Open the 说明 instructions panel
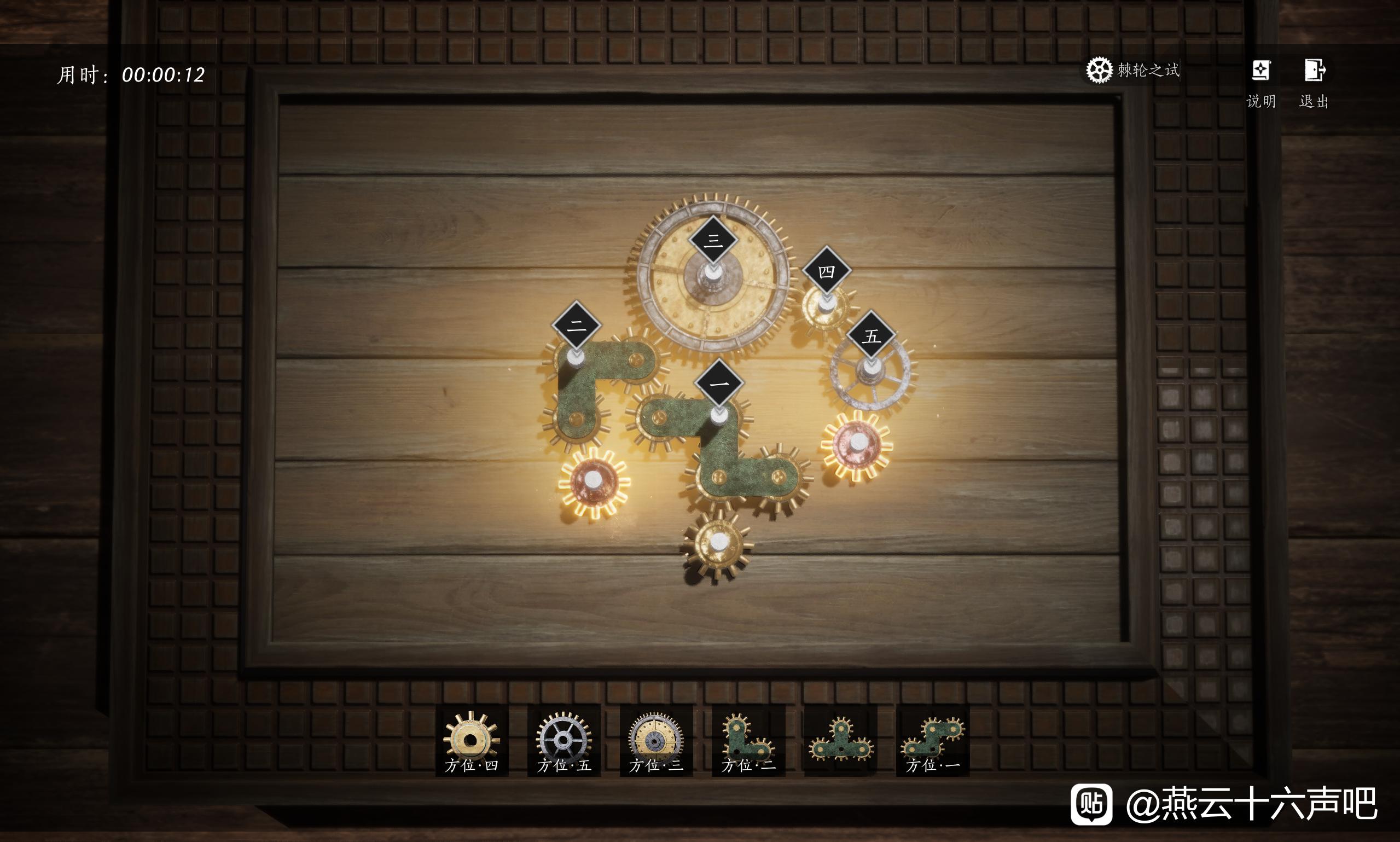Viewport: 1400px width, 842px height. 1260,83
